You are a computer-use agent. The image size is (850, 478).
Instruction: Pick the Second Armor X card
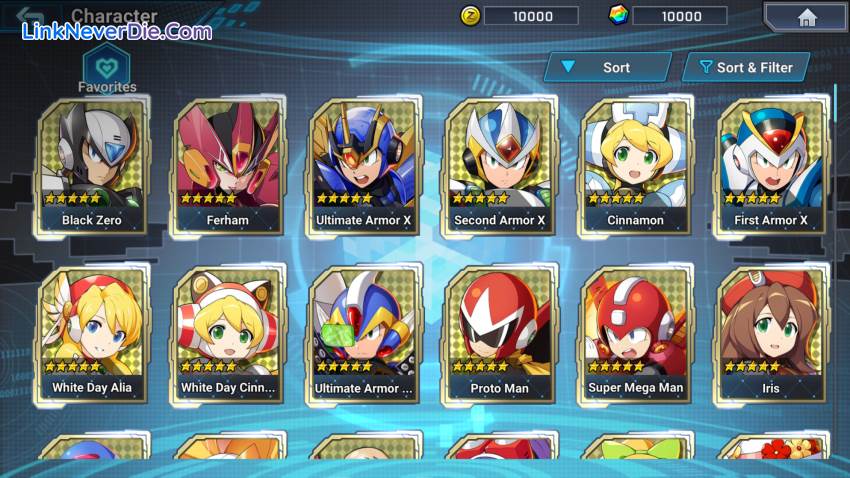(499, 166)
